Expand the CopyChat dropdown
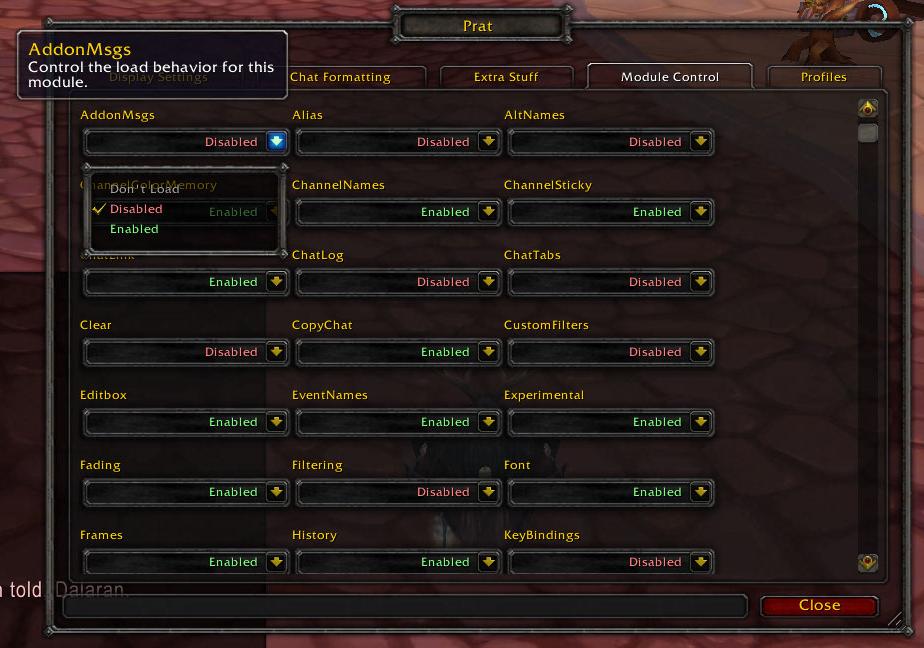Screen dimensions: 924x648 488,352
